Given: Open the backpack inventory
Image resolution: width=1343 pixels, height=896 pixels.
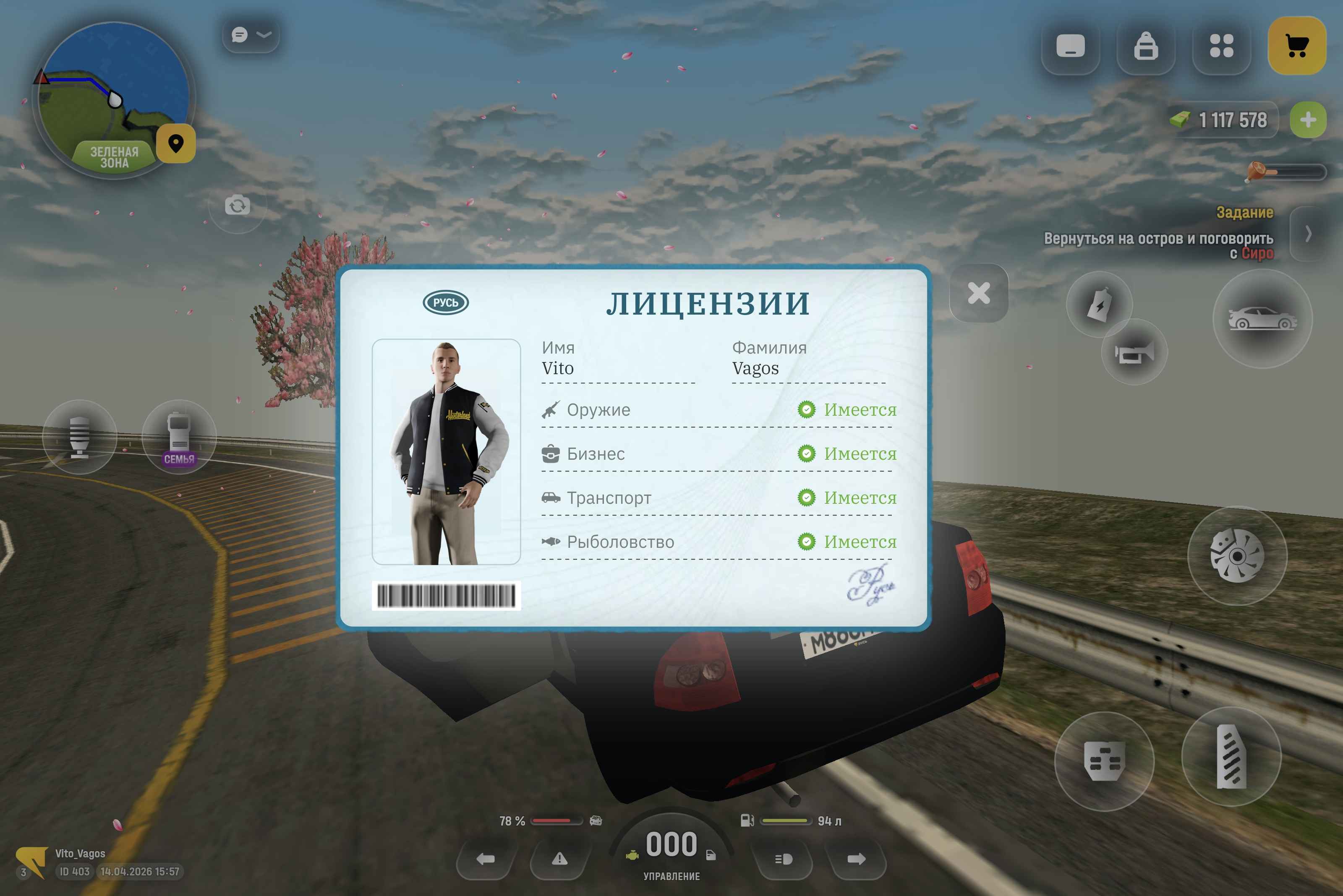Looking at the screenshot, I should coord(1145,46).
